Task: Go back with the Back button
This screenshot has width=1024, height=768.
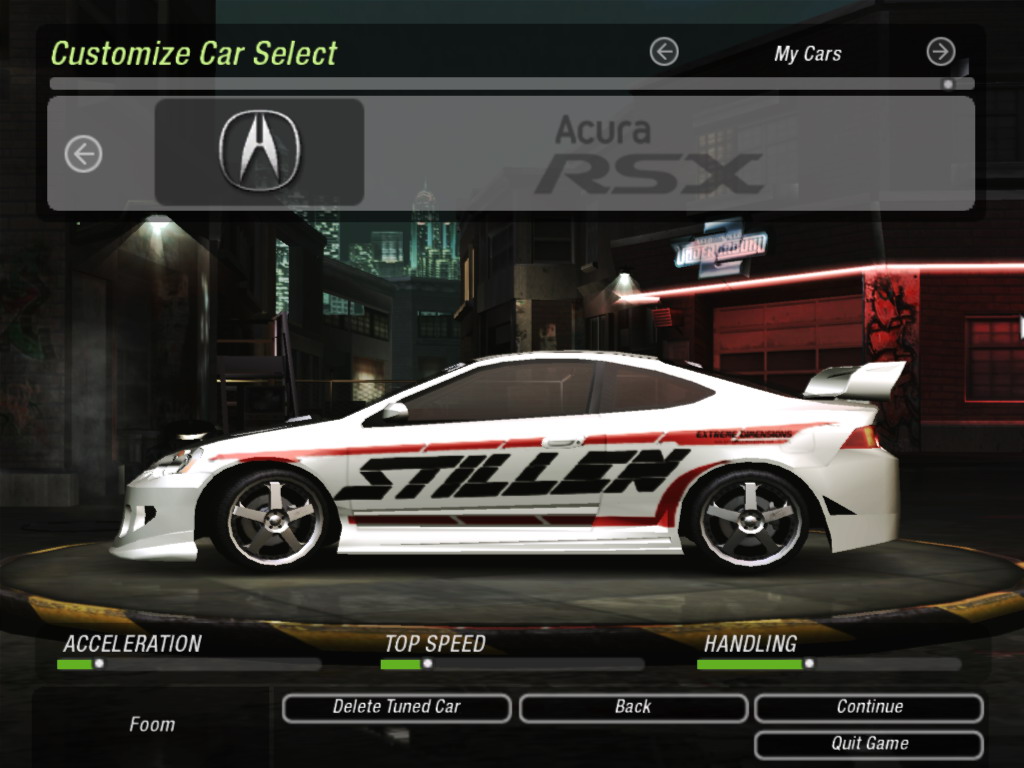Action: pos(633,707)
